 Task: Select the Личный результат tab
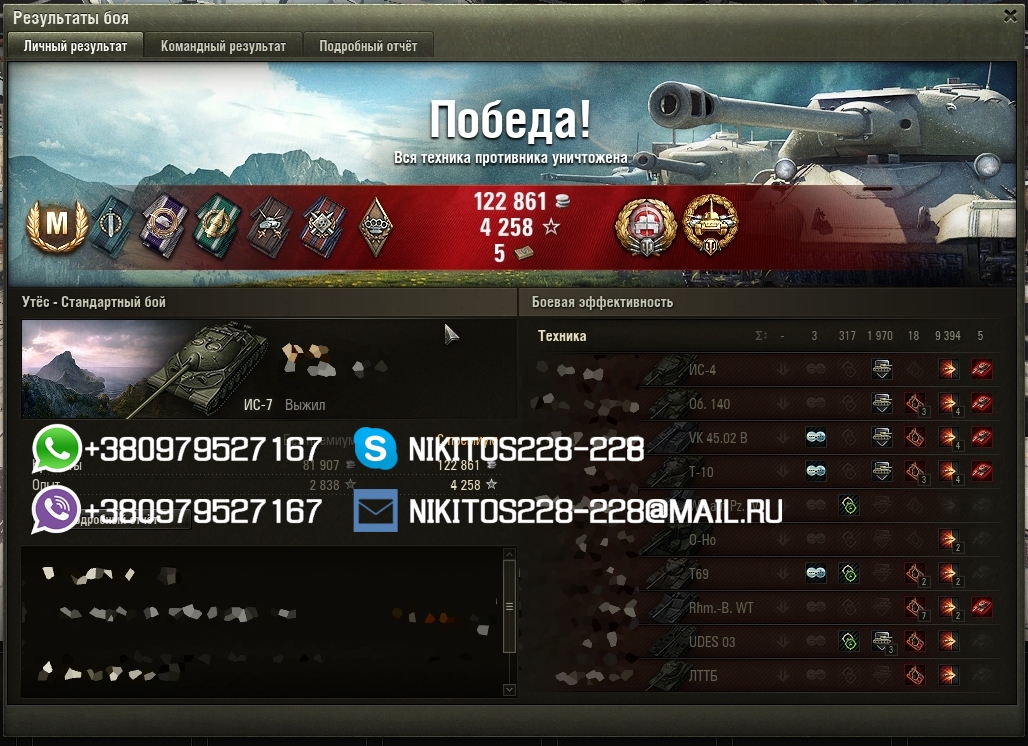click(x=75, y=46)
